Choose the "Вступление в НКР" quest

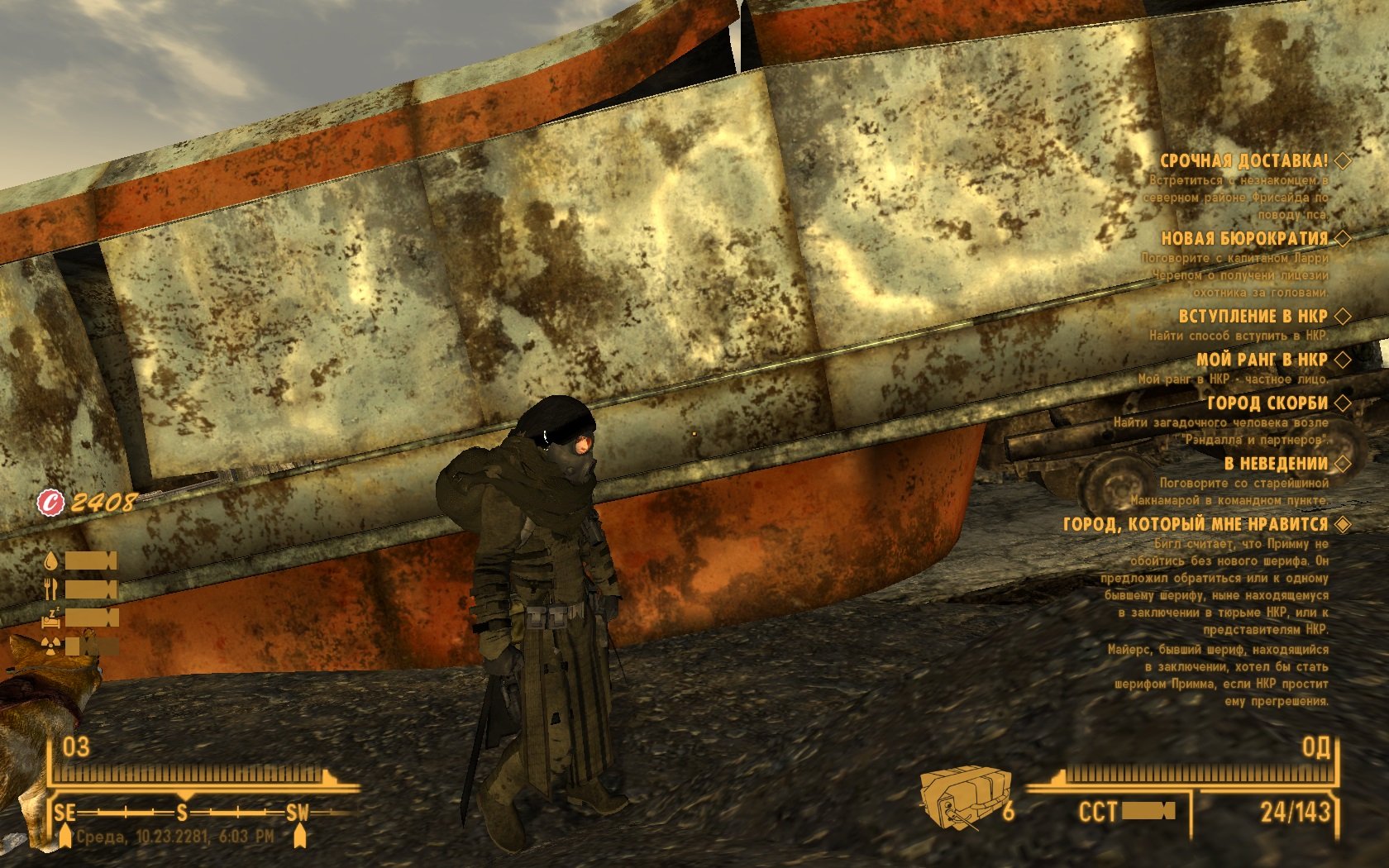point(1253,316)
